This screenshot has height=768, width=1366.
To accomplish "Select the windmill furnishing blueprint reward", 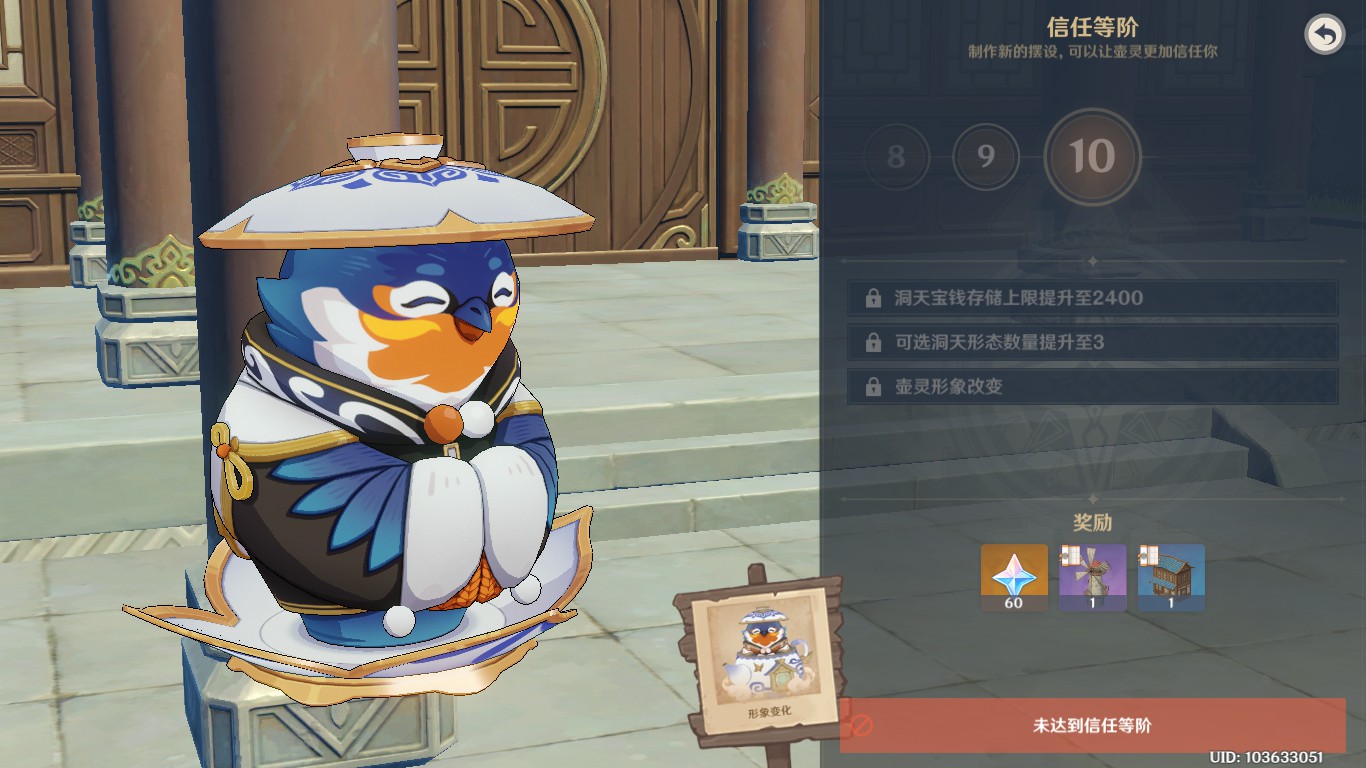I will pos(1092,577).
